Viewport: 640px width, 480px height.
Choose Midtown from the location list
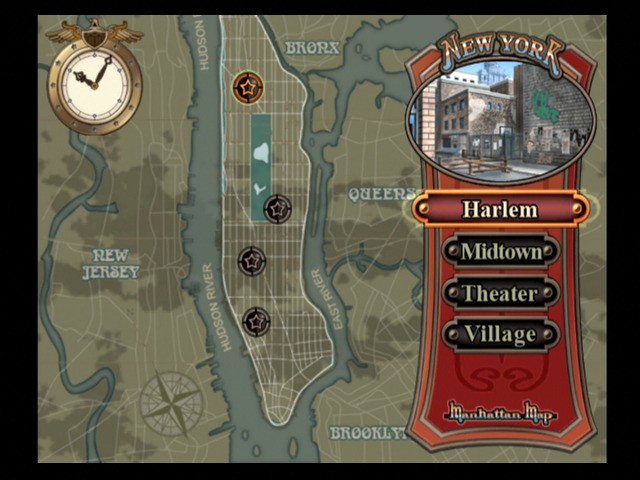(x=499, y=251)
